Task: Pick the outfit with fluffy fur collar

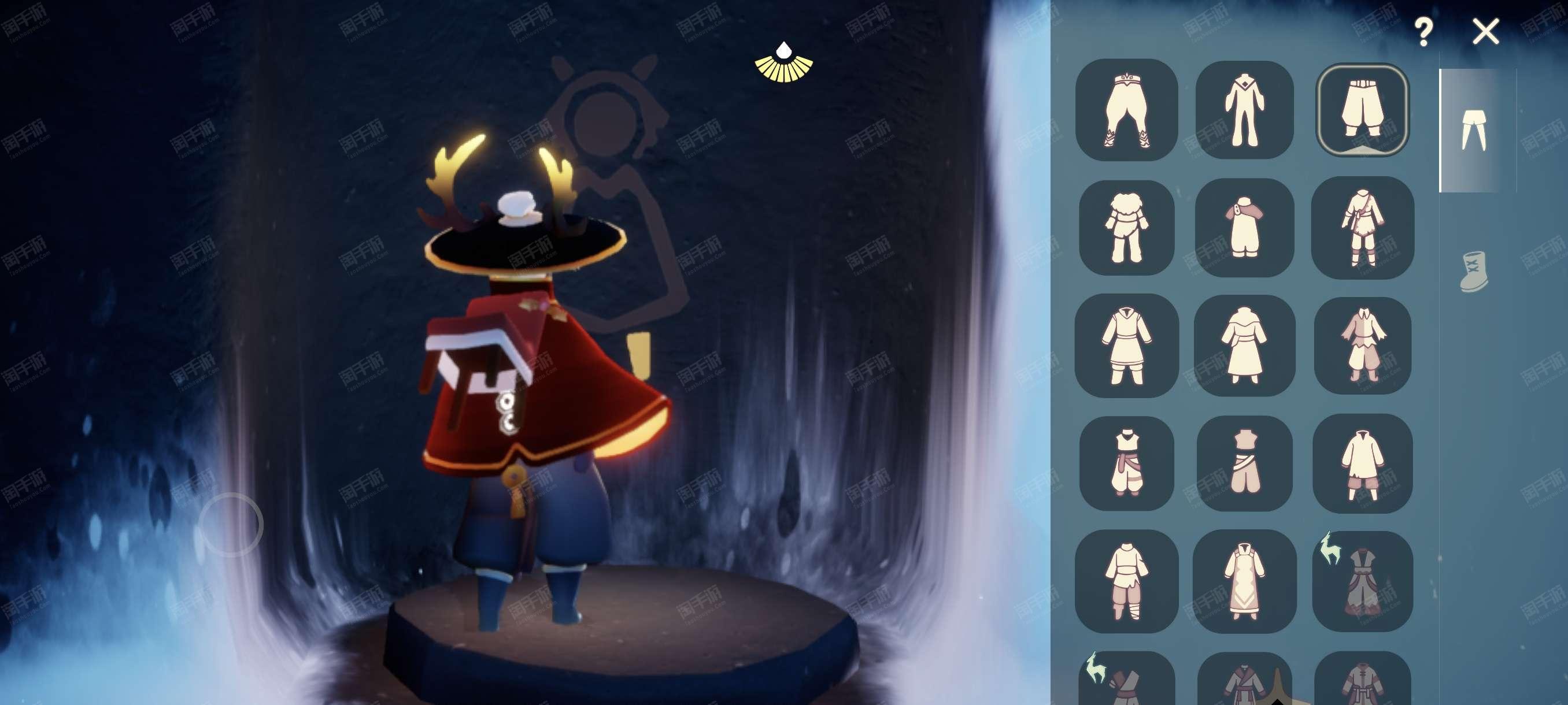Action: (x=1126, y=228)
